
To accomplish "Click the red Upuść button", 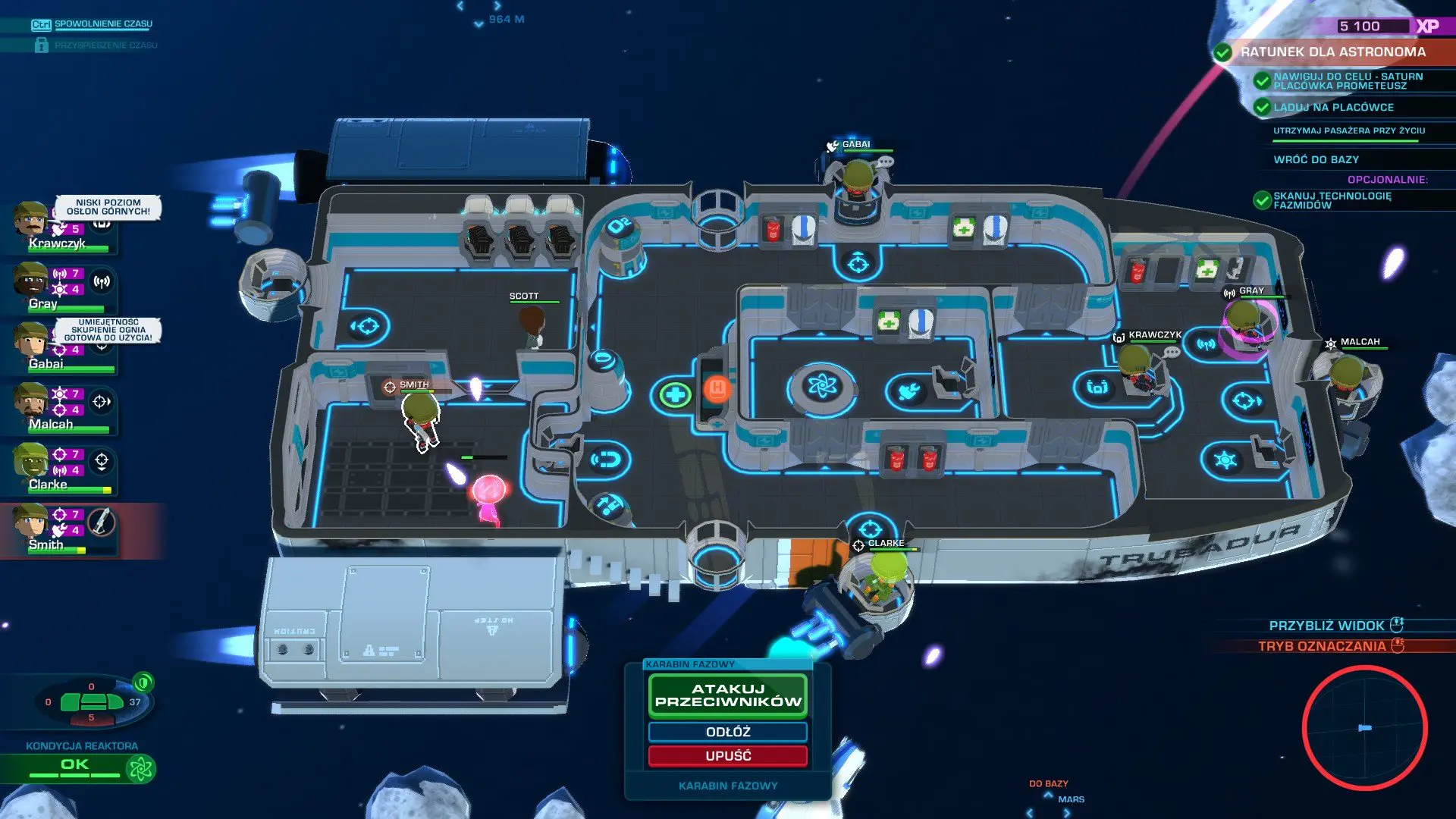I will tap(728, 756).
